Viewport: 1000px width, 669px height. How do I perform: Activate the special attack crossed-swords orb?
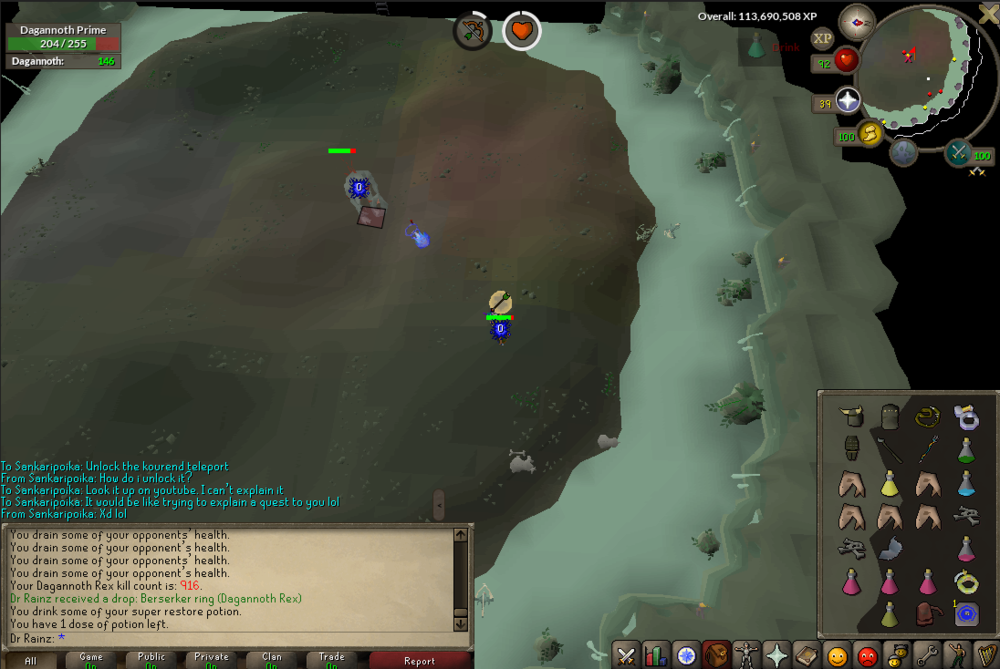click(x=958, y=152)
